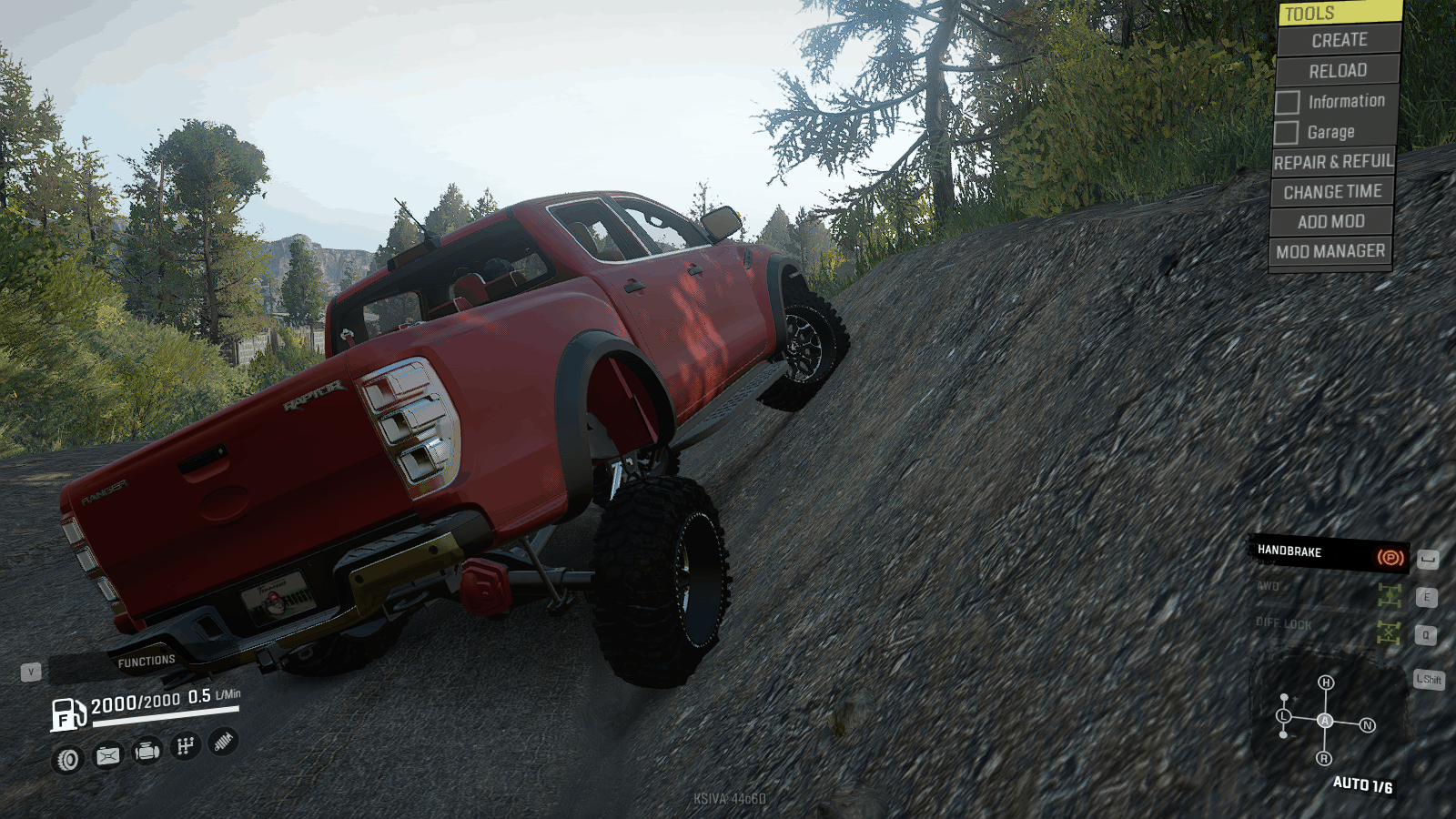Screen dimensions: 1456x819
Task: Select the CHANGE TIME option
Action: point(1332,192)
